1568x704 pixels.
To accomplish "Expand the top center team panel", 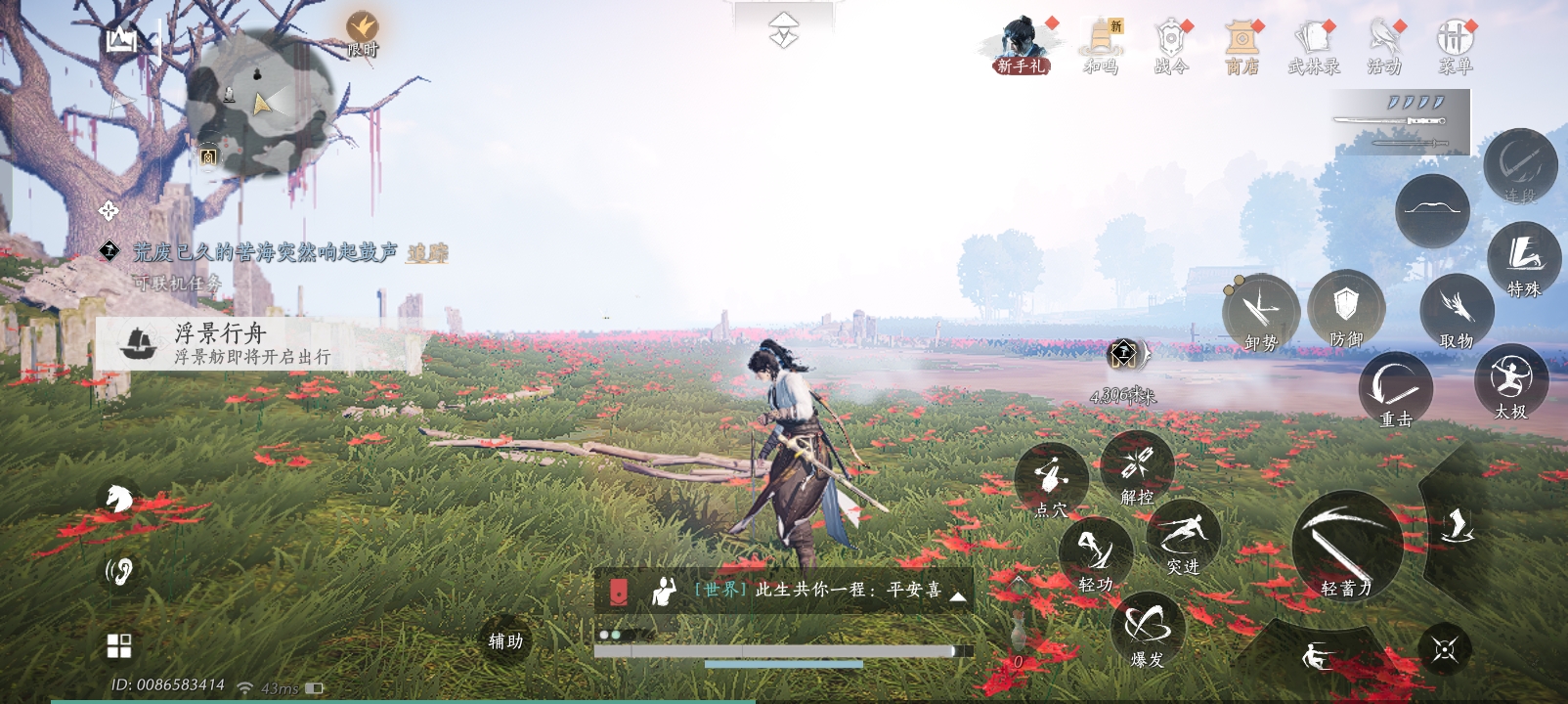I will (782, 29).
